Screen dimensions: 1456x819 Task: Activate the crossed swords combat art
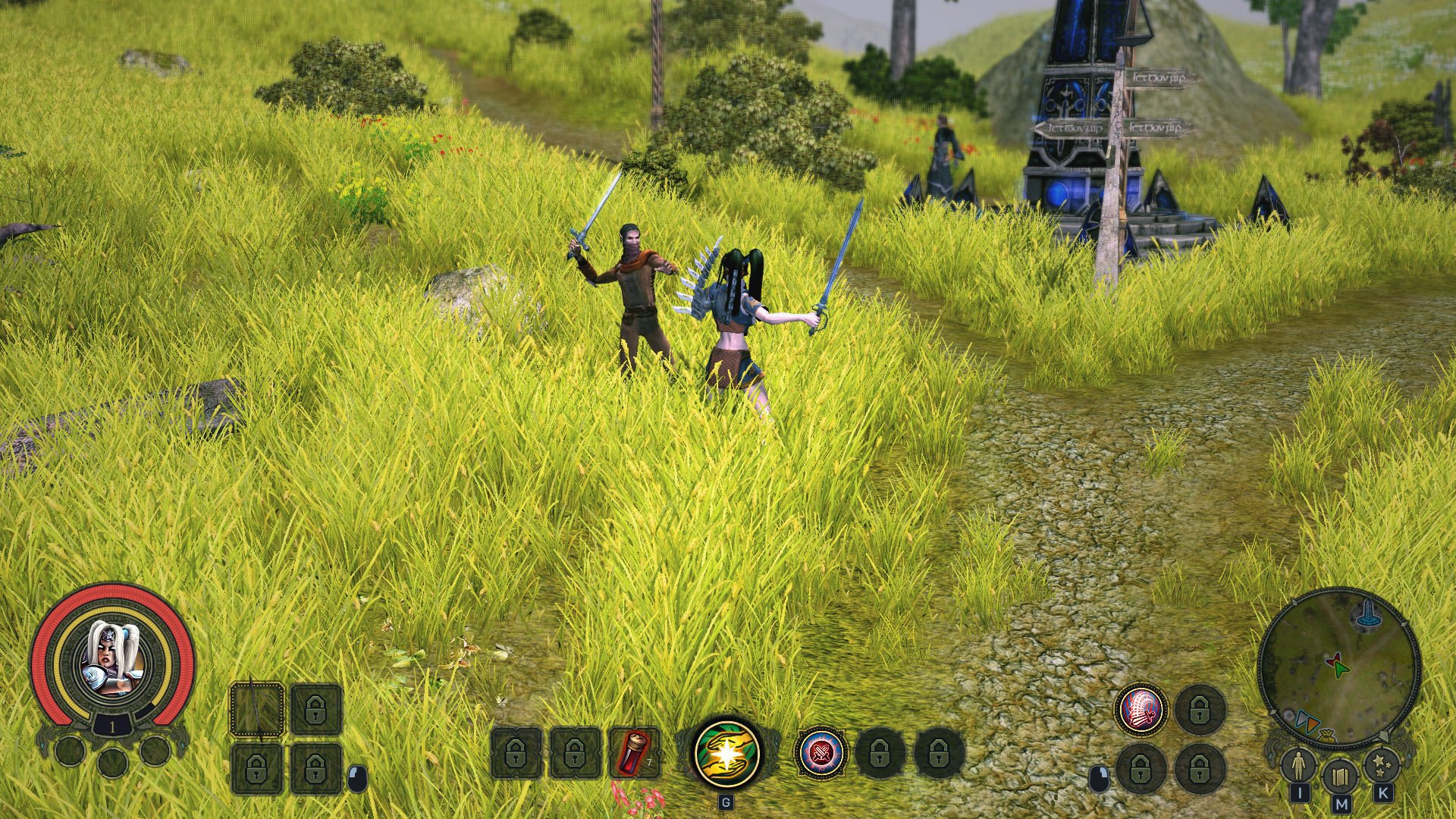[822, 753]
